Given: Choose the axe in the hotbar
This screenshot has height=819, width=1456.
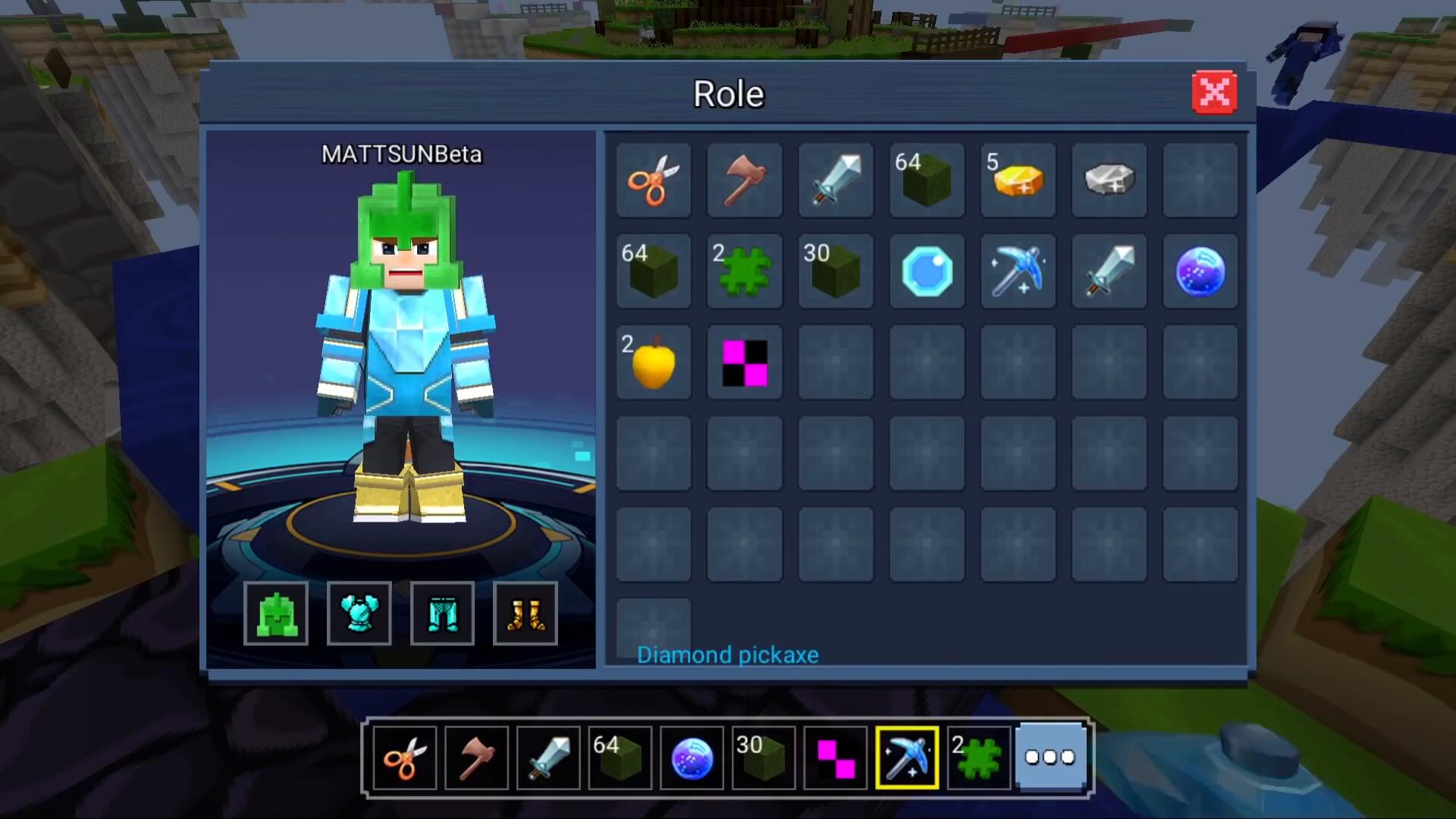Looking at the screenshot, I should (476, 758).
